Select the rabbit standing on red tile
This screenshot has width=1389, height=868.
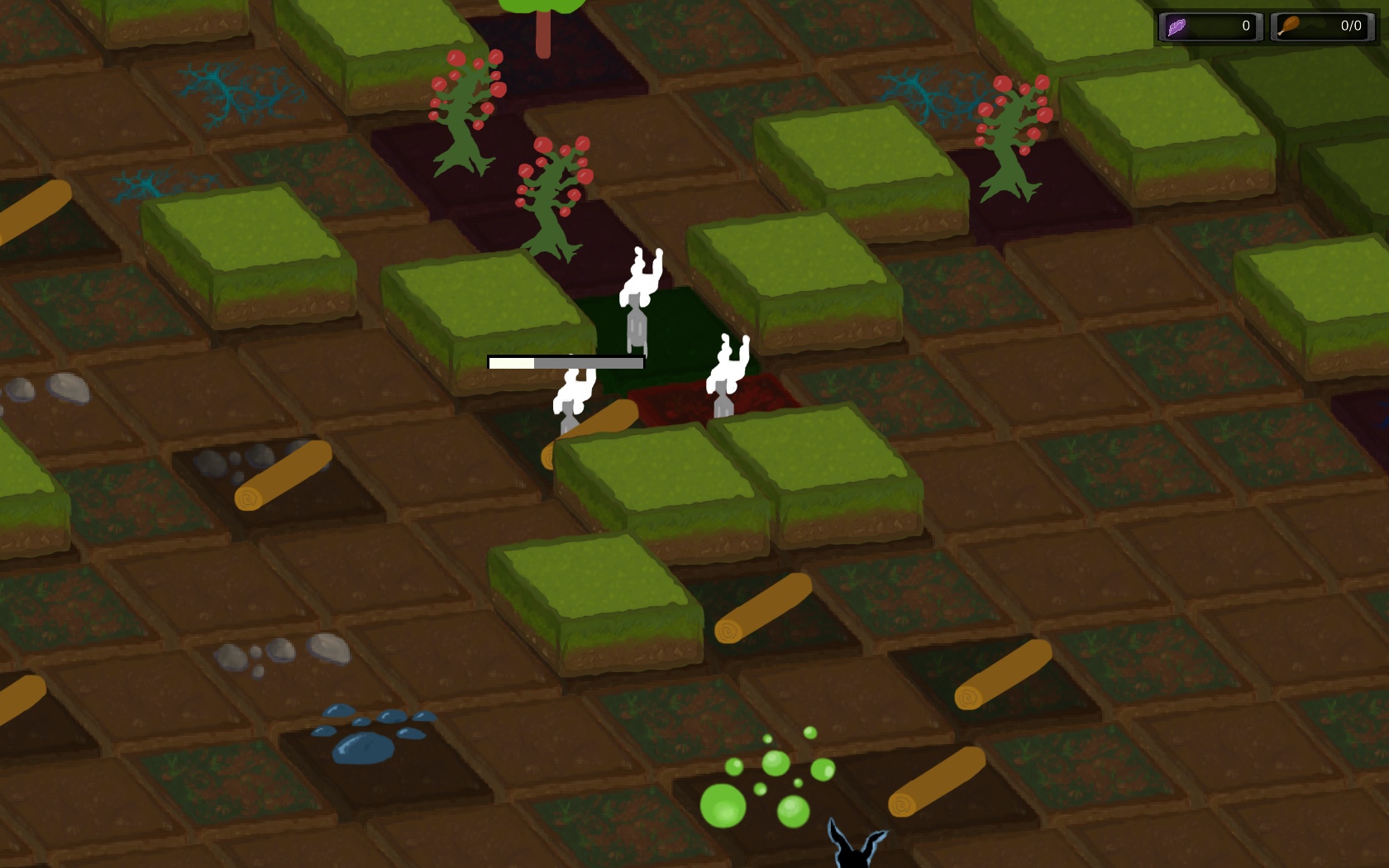click(x=726, y=376)
